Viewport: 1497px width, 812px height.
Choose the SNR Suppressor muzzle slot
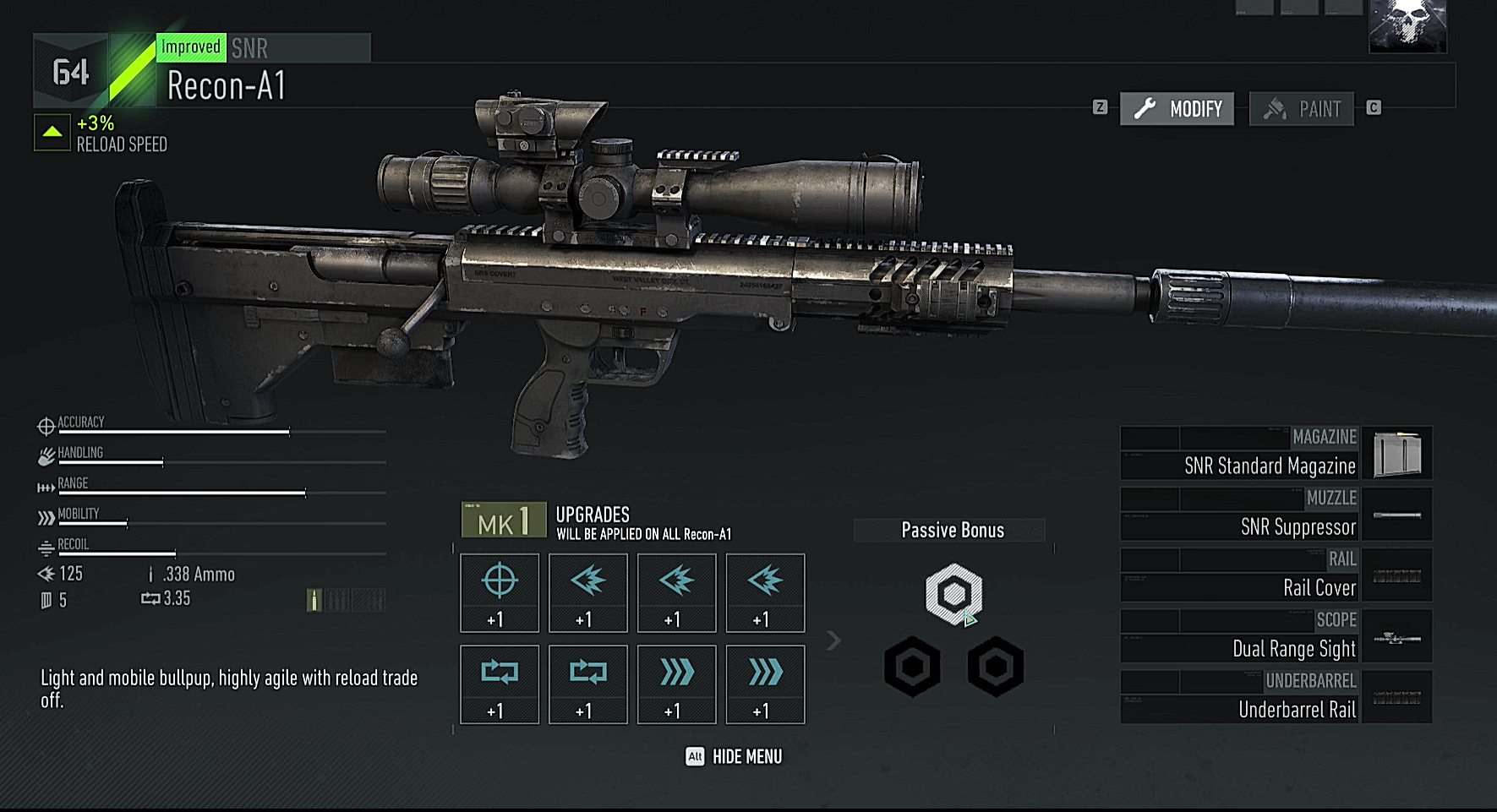[1276, 515]
